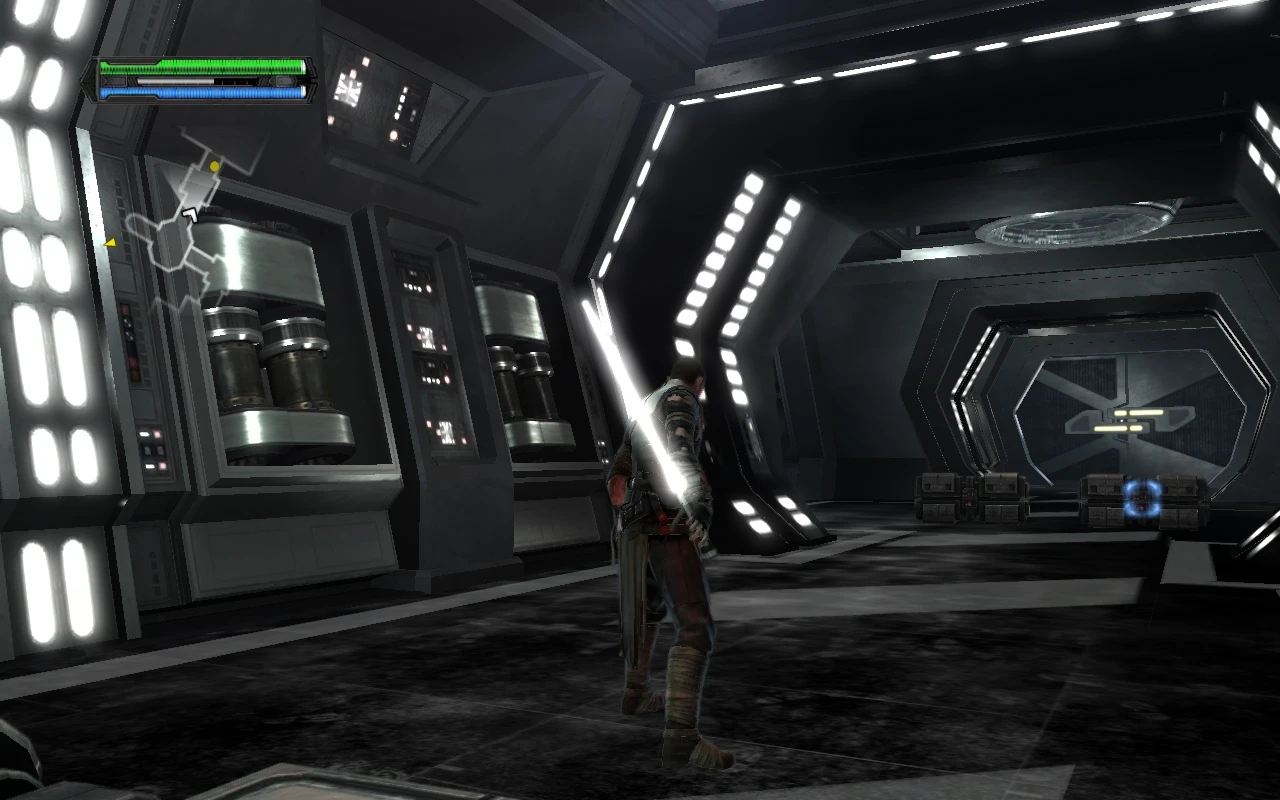Image resolution: width=1280 pixels, height=800 pixels.
Task: Select the blue Force-grip targeting reticle
Action: (x=1140, y=498)
